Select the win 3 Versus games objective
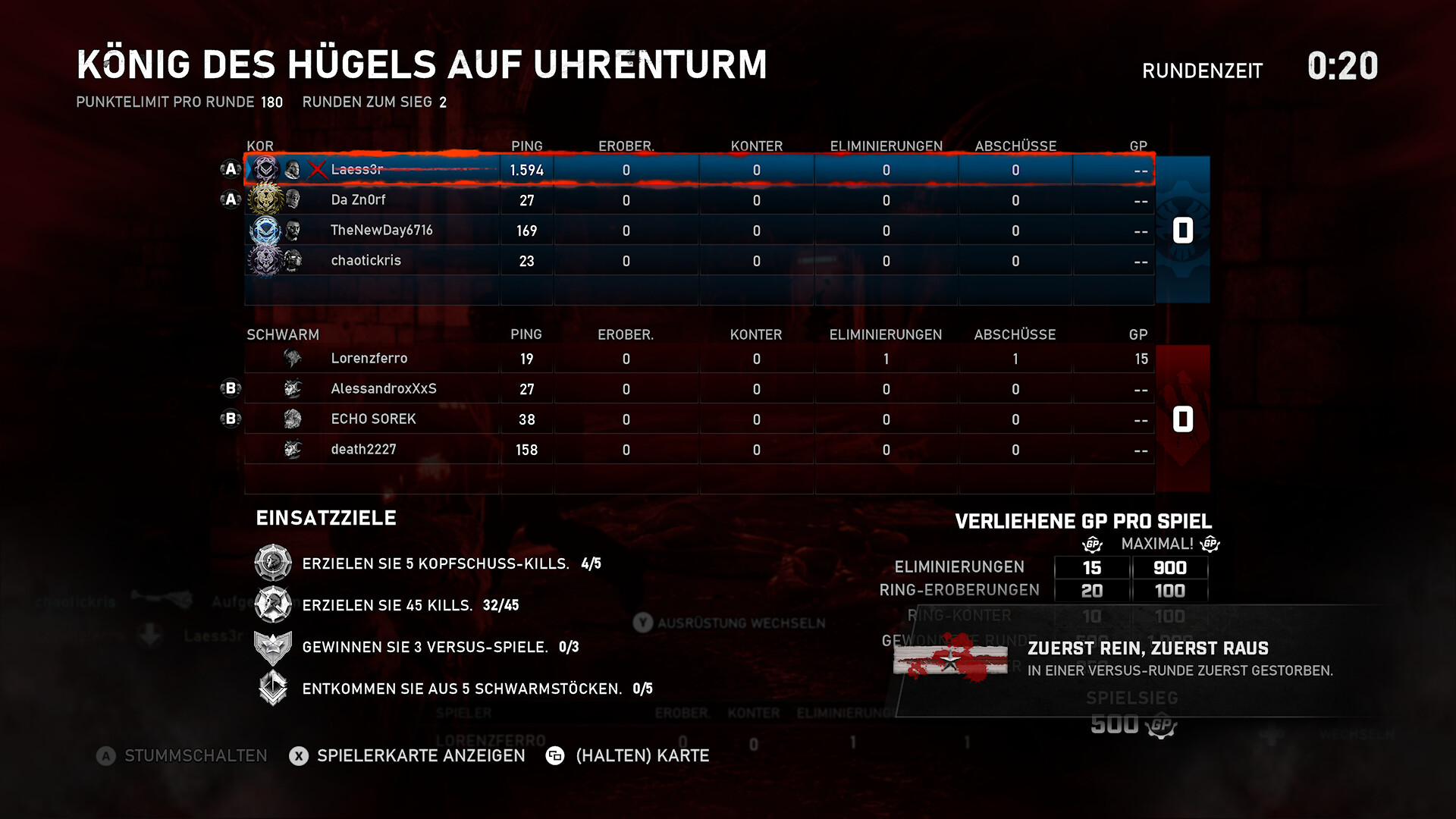 (425, 647)
